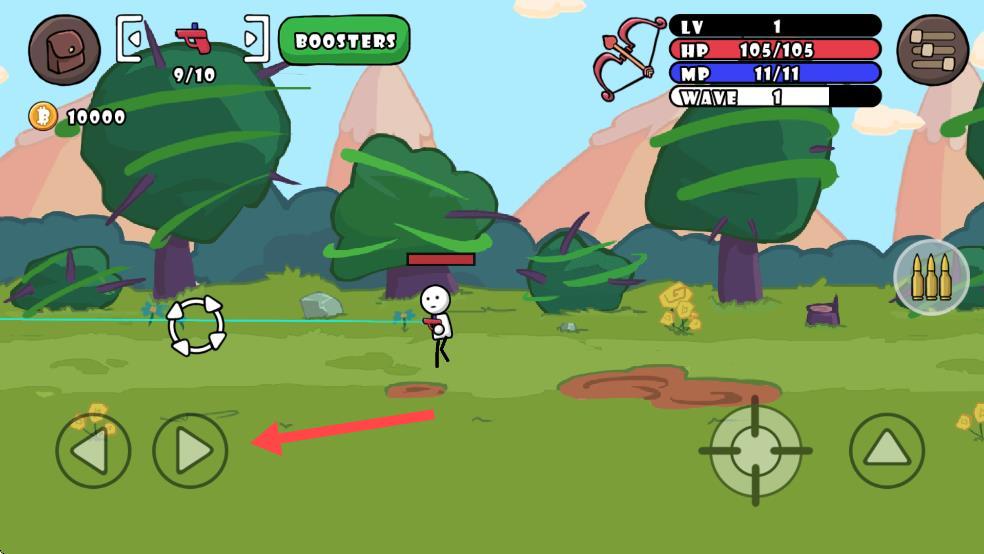Open the wooden planks menu button

(932, 49)
